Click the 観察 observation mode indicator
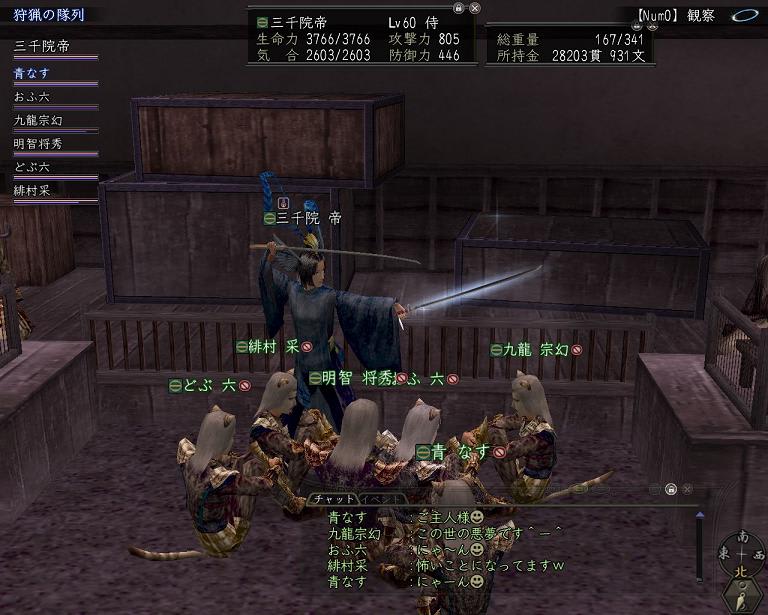 [702, 16]
